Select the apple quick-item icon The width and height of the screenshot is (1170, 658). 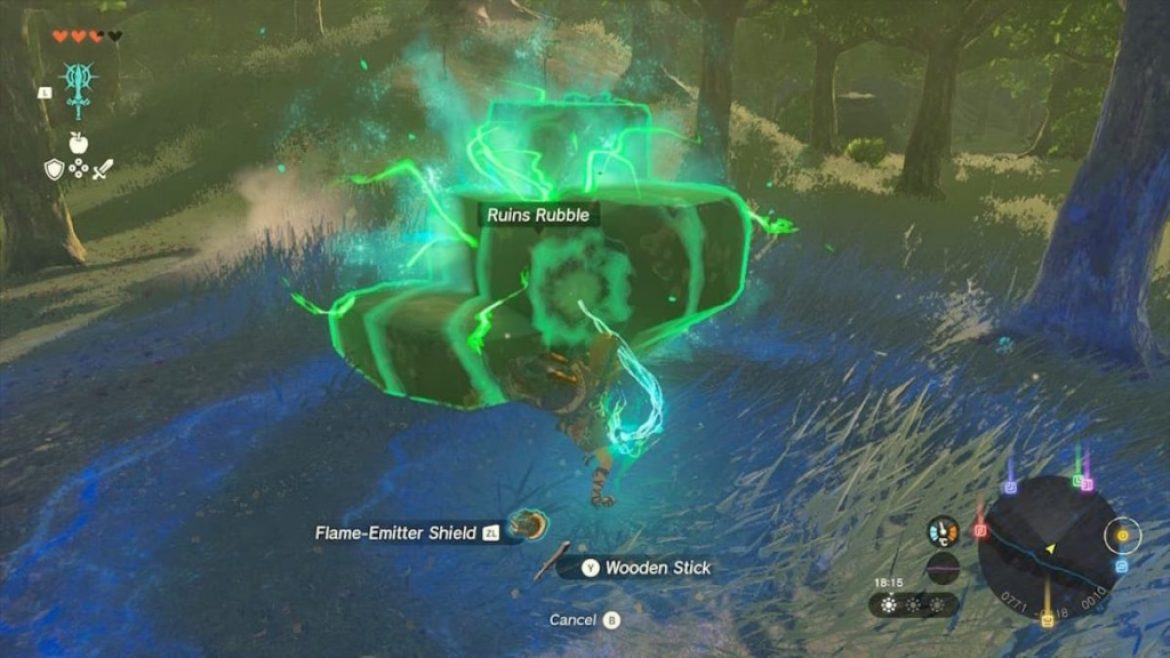[78, 143]
